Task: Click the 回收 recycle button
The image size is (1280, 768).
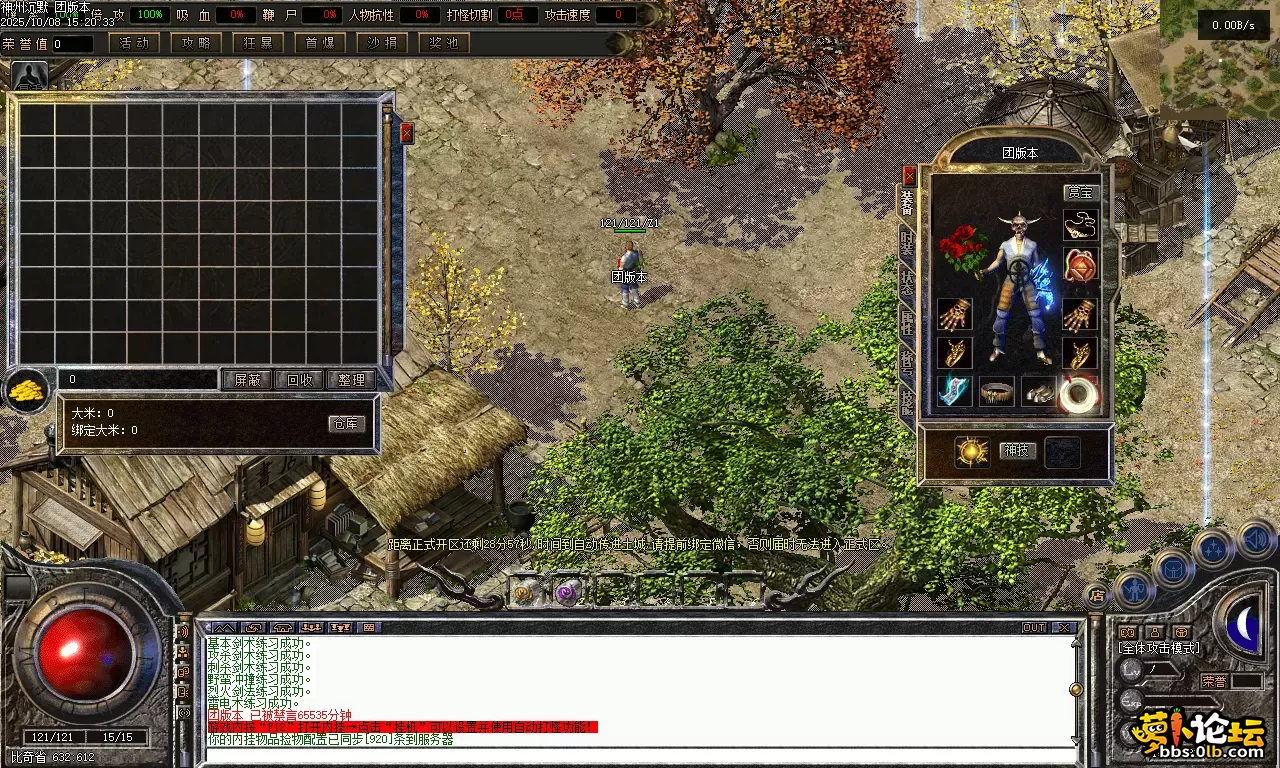Action: (x=299, y=380)
